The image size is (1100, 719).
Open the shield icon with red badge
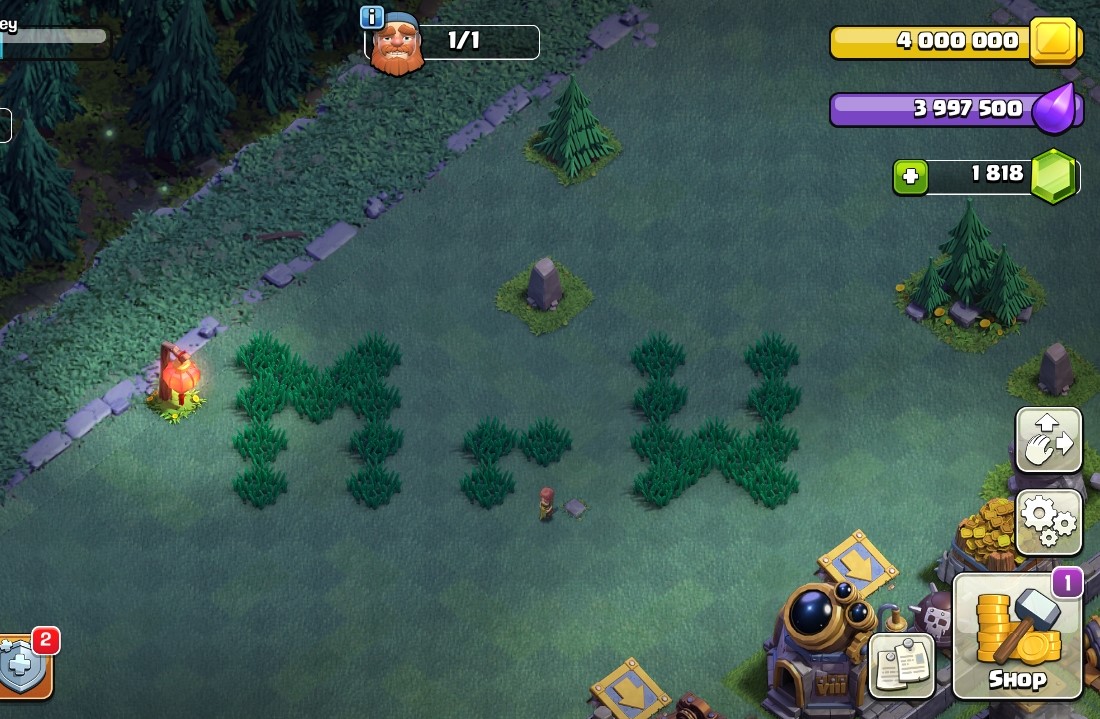click(22, 667)
